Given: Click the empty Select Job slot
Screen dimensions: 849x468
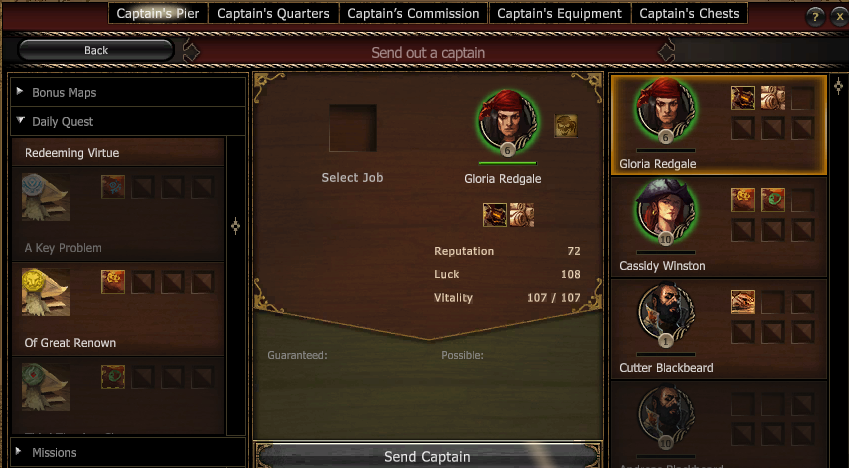Looking at the screenshot, I should (x=353, y=129).
